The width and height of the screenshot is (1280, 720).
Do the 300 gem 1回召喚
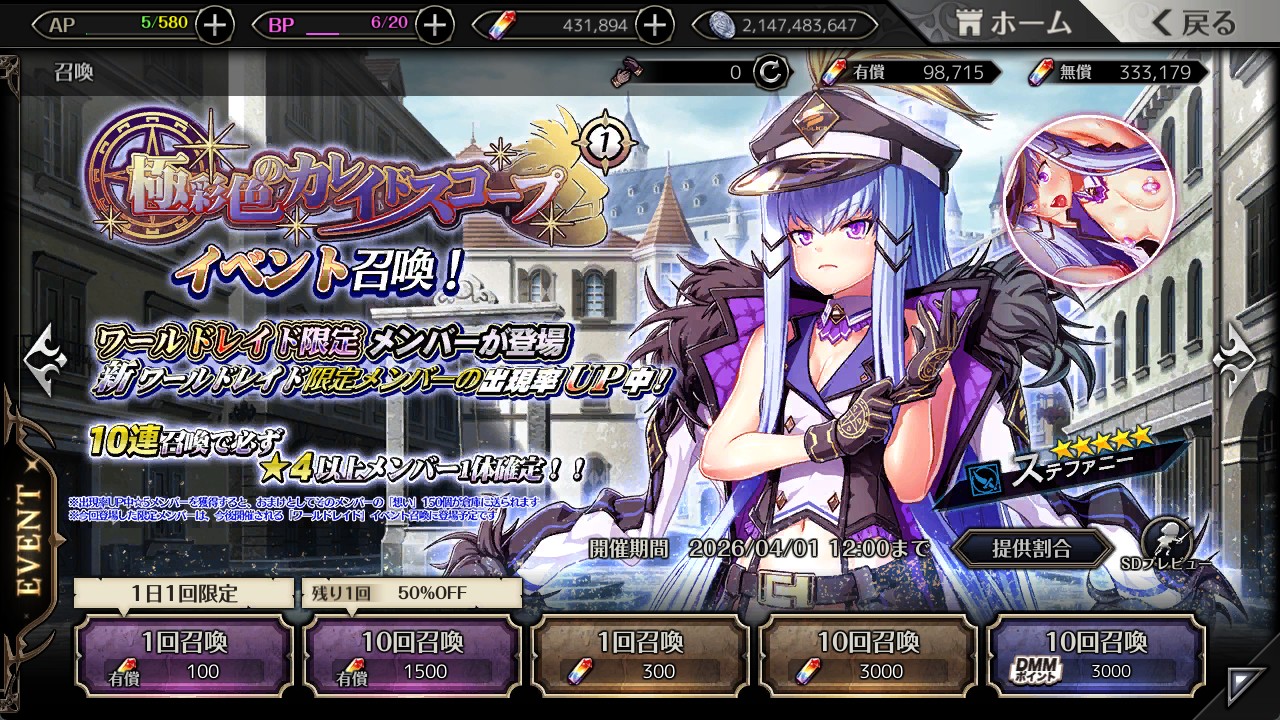pos(640,655)
